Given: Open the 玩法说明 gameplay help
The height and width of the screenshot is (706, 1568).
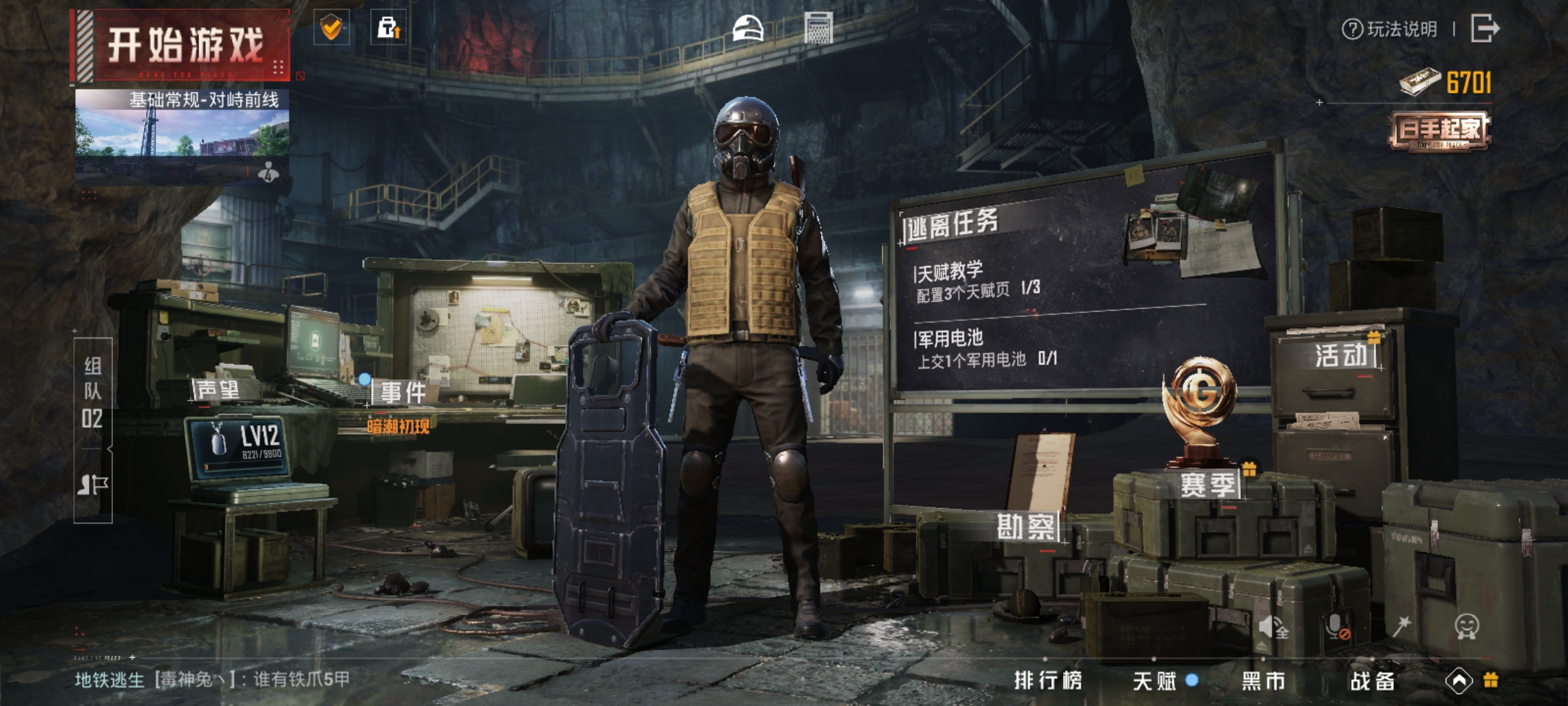Looking at the screenshot, I should (x=1390, y=29).
